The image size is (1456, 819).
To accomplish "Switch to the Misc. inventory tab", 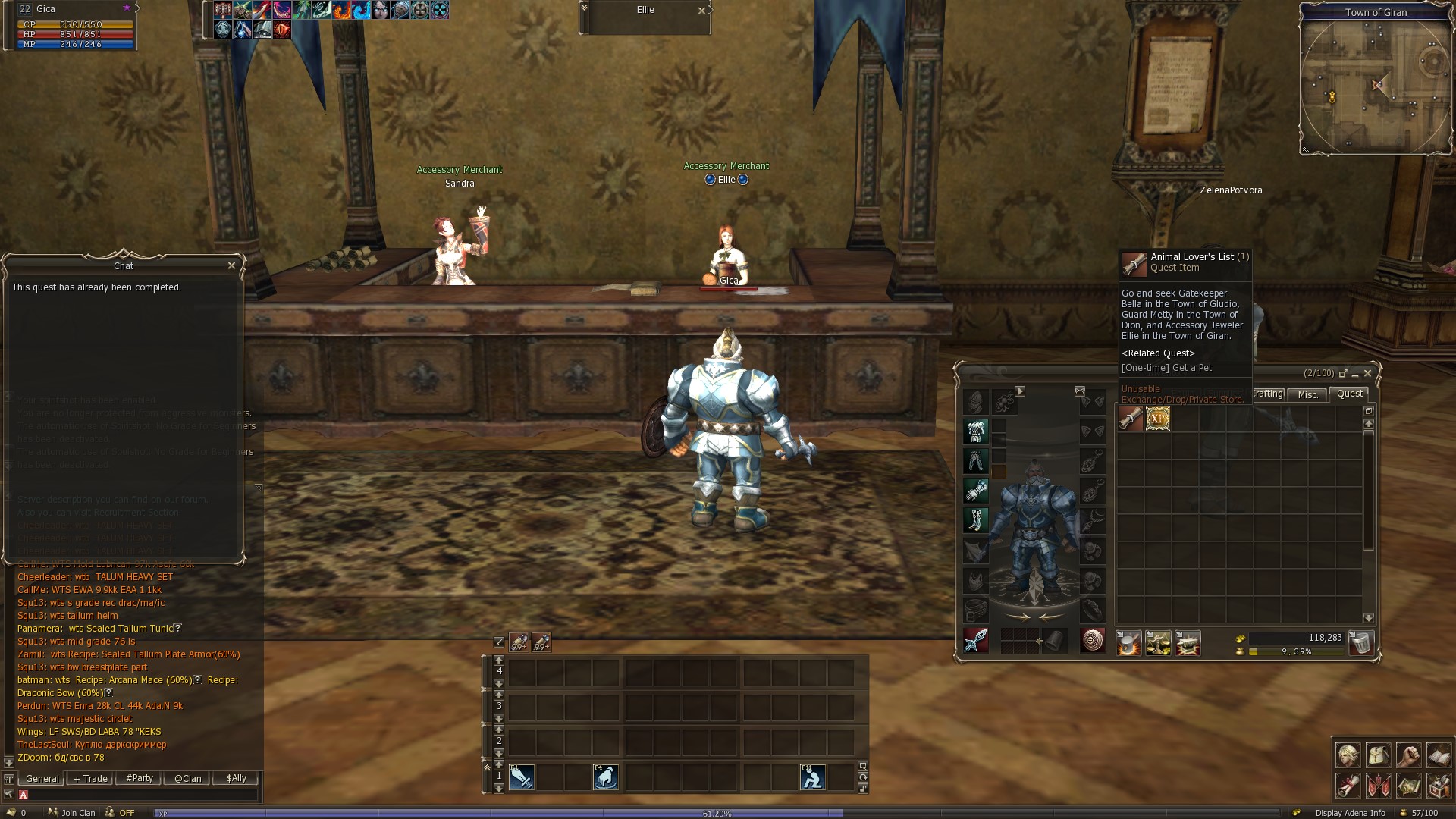I will [1308, 394].
